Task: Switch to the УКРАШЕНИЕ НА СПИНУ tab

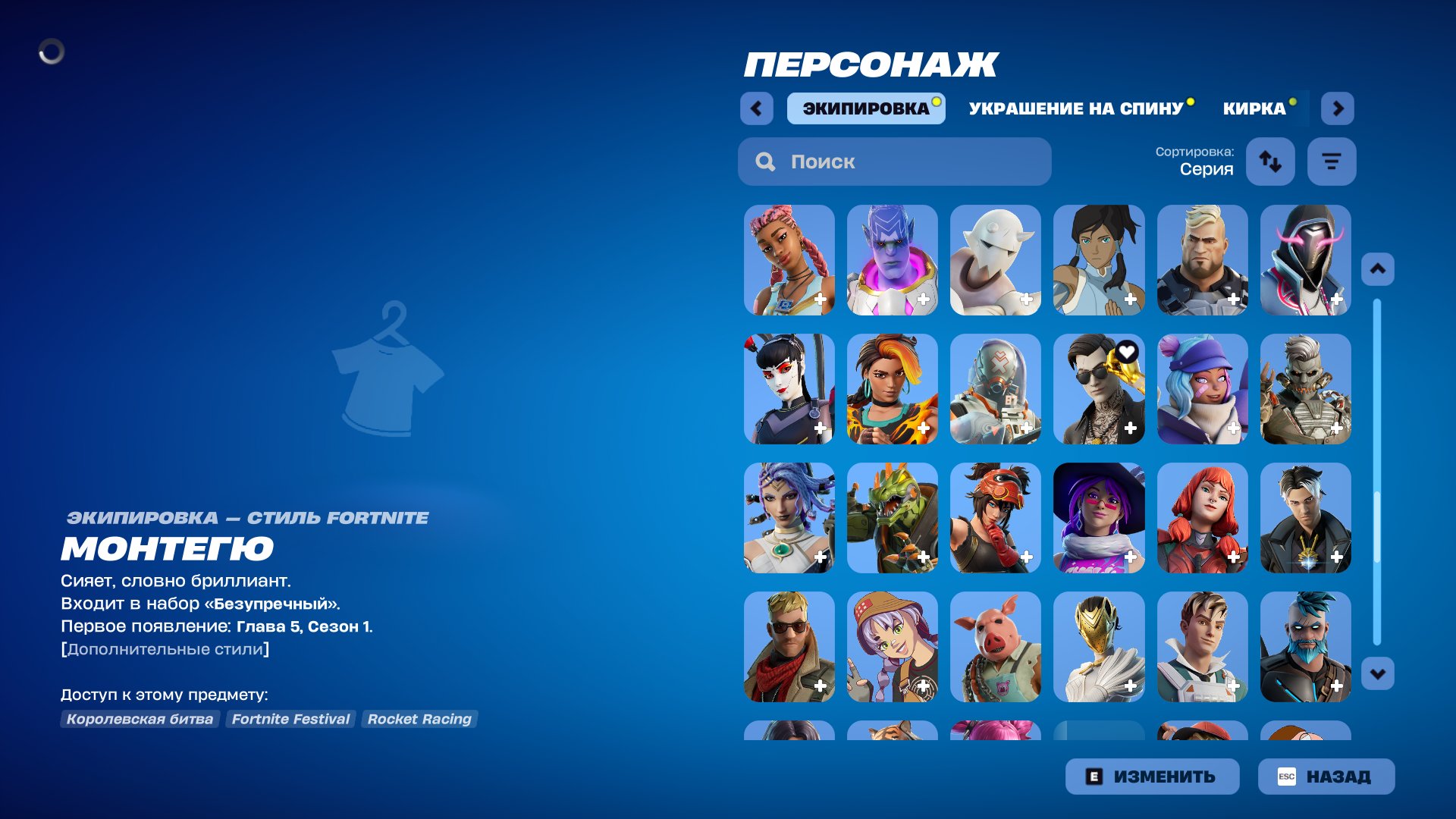Action: point(1075,108)
